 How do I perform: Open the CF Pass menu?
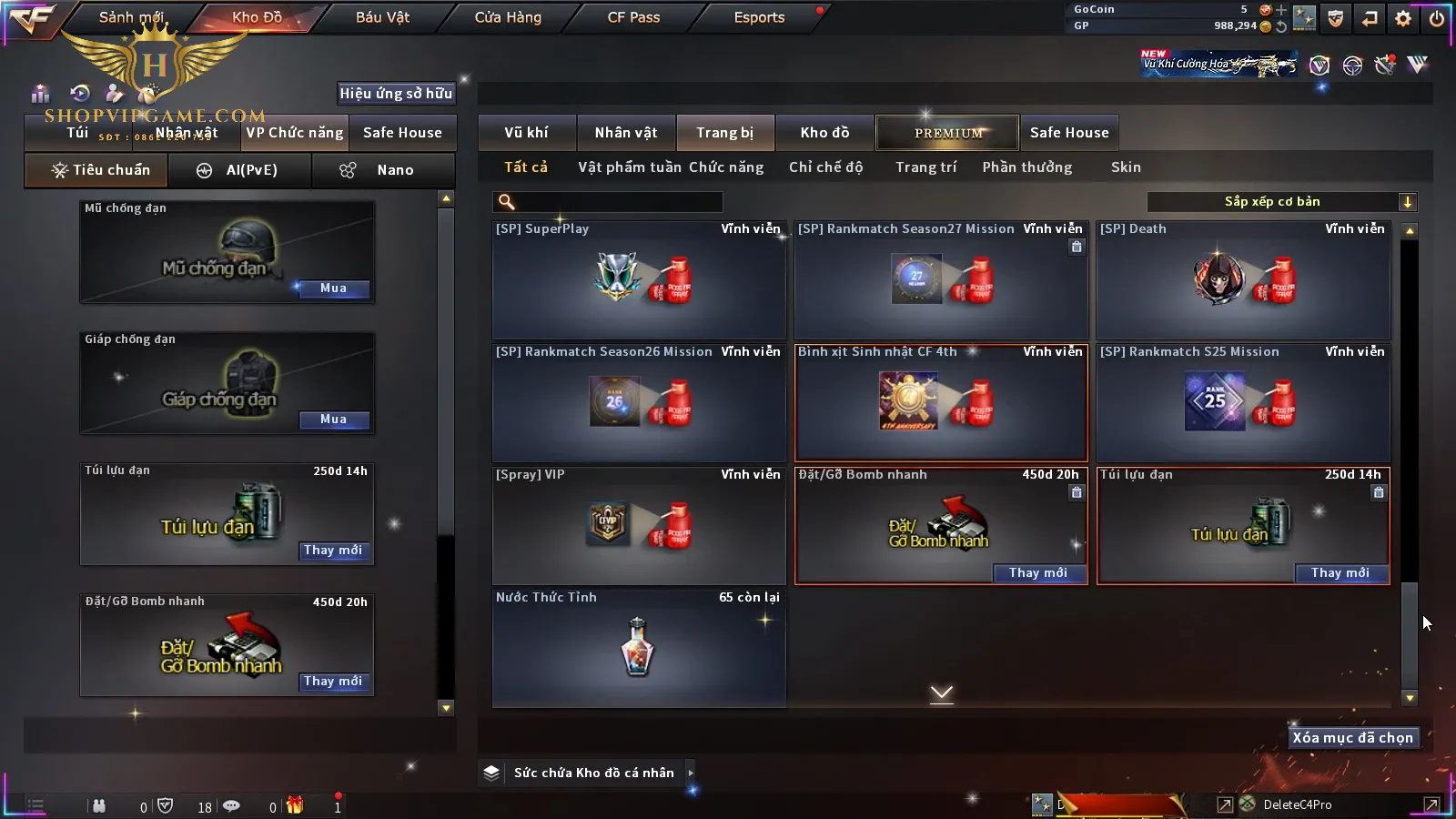coord(633,17)
